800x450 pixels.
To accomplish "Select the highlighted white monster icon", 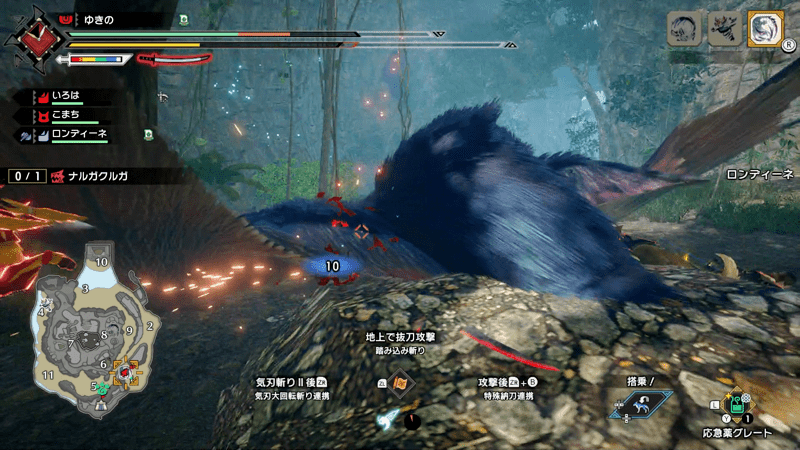I will pyautogui.click(x=763, y=30).
